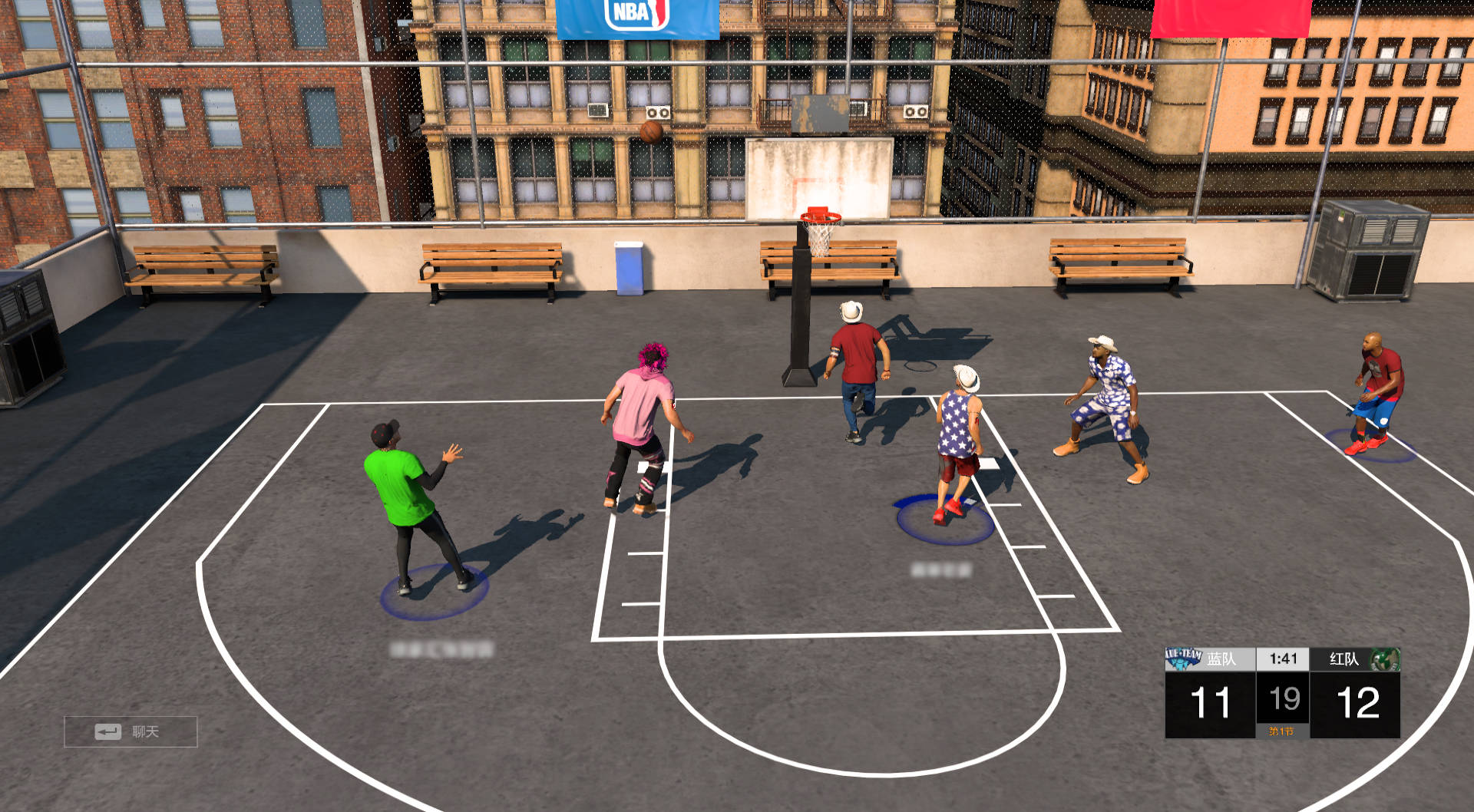Click the shot clock showing 19
The image size is (1474, 812).
point(1284,698)
